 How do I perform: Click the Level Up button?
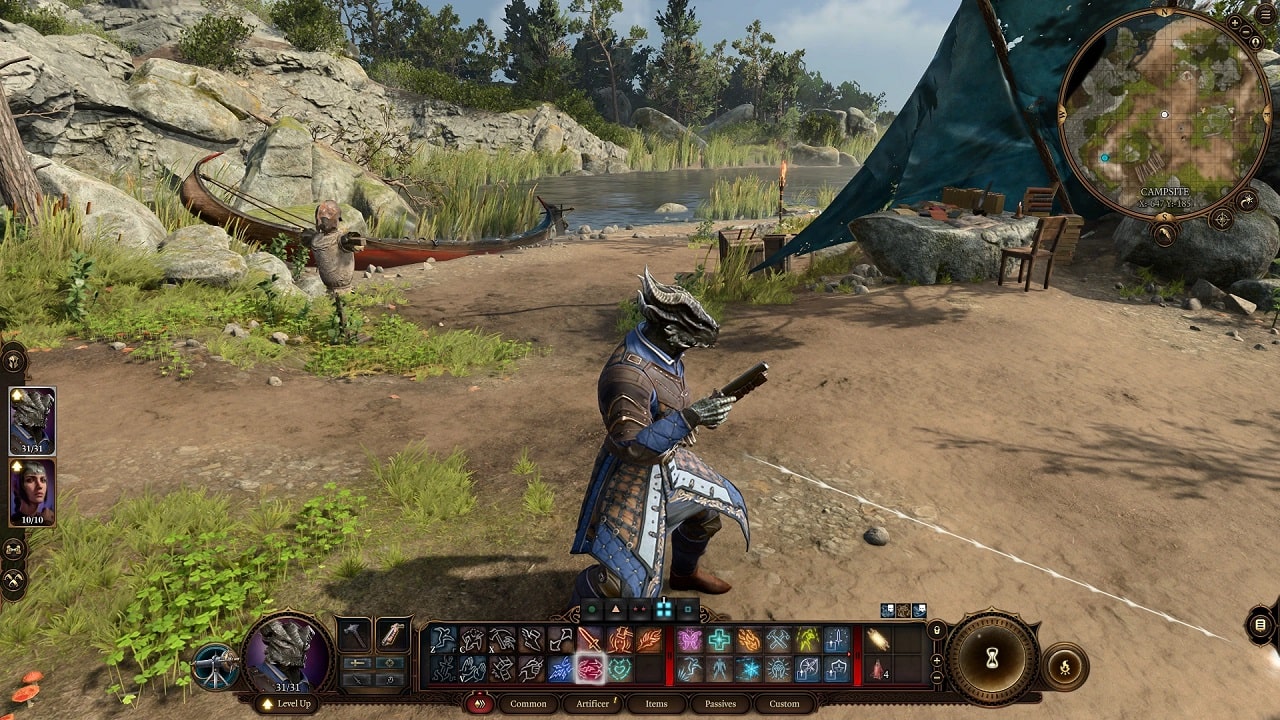click(x=285, y=705)
